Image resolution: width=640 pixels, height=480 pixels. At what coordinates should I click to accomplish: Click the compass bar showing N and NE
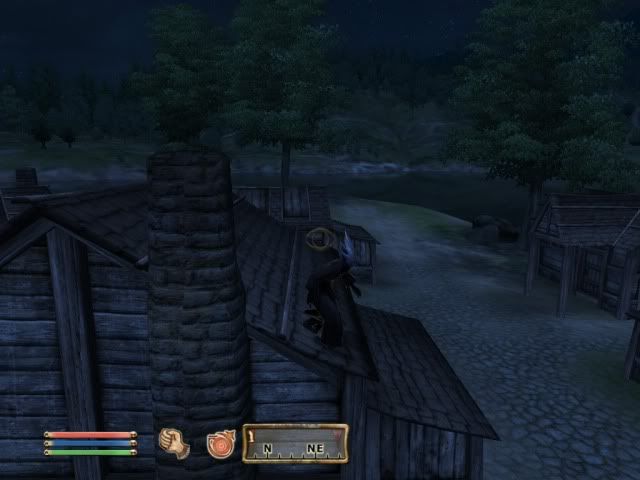point(296,443)
